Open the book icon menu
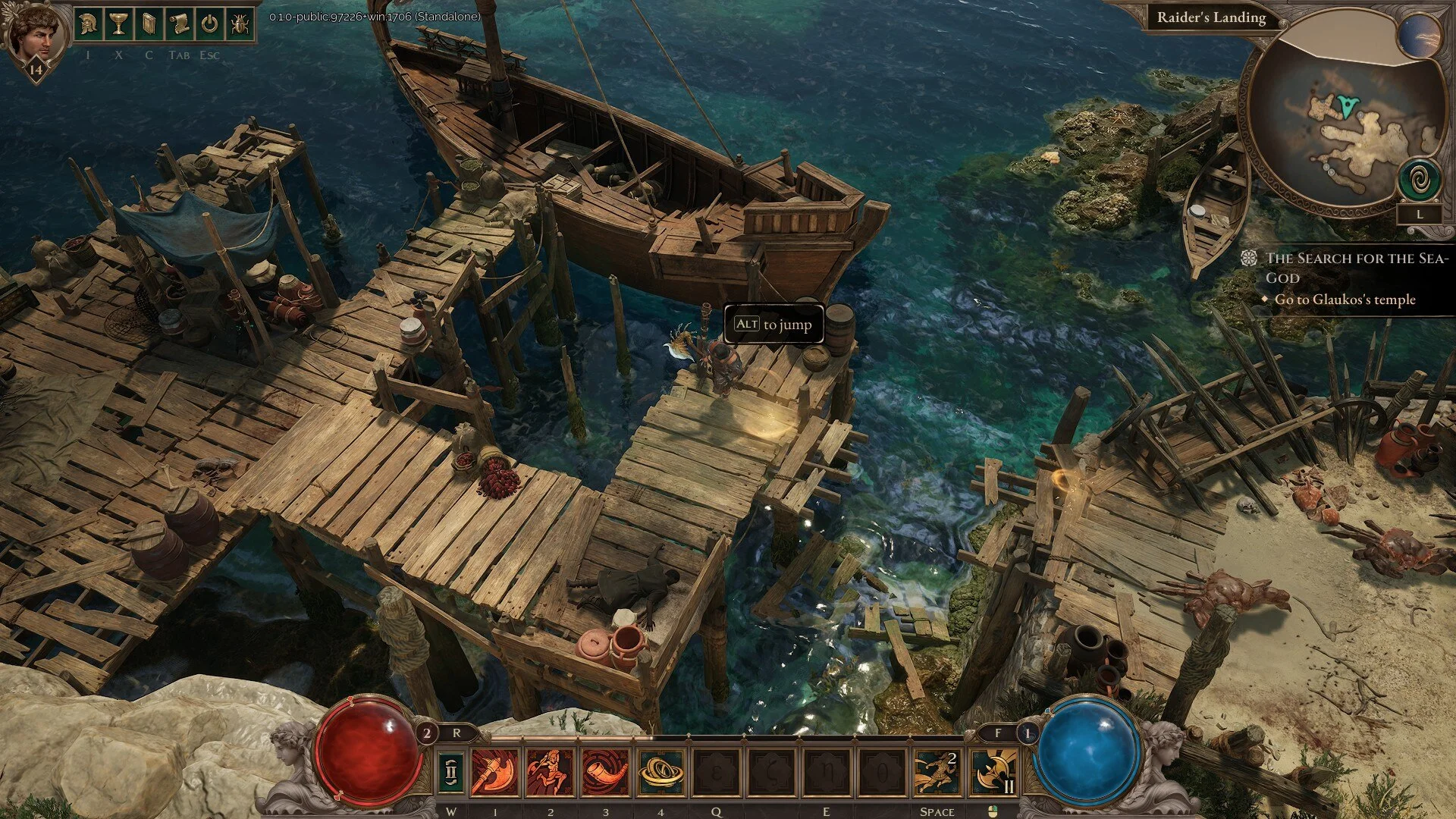The height and width of the screenshot is (819, 1456). (x=149, y=24)
